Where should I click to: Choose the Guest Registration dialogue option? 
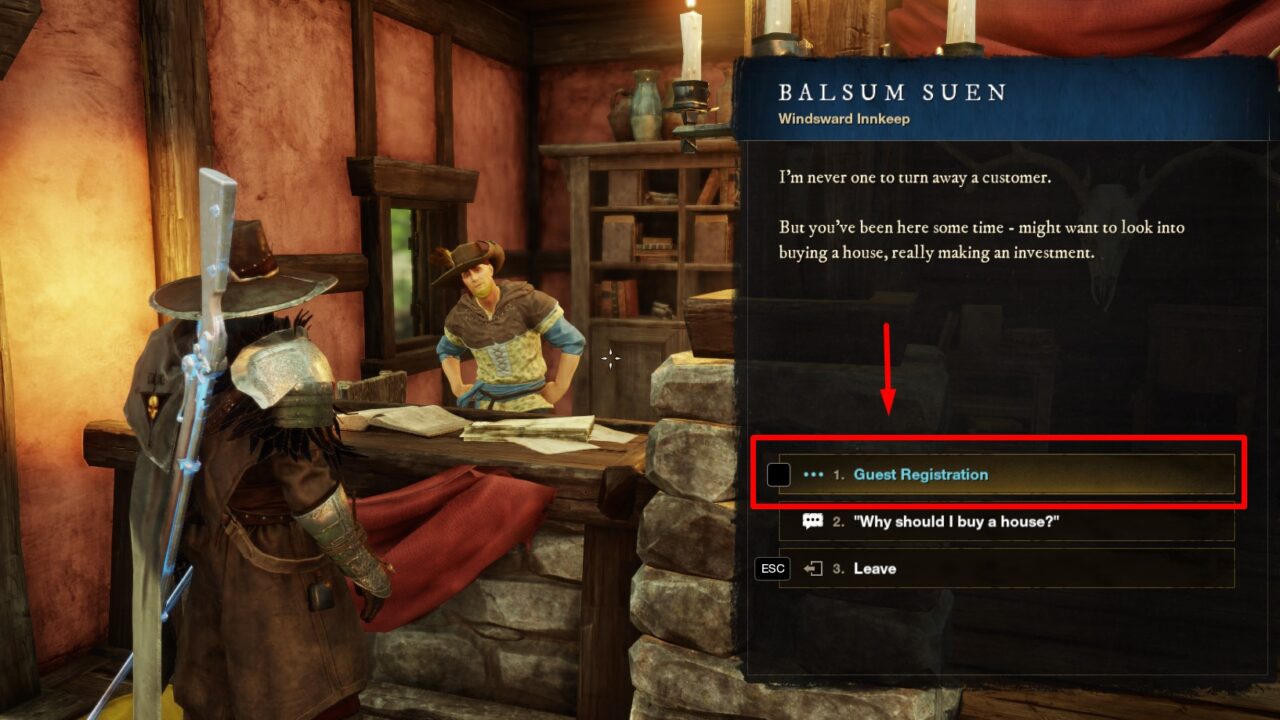click(x=920, y=475)
